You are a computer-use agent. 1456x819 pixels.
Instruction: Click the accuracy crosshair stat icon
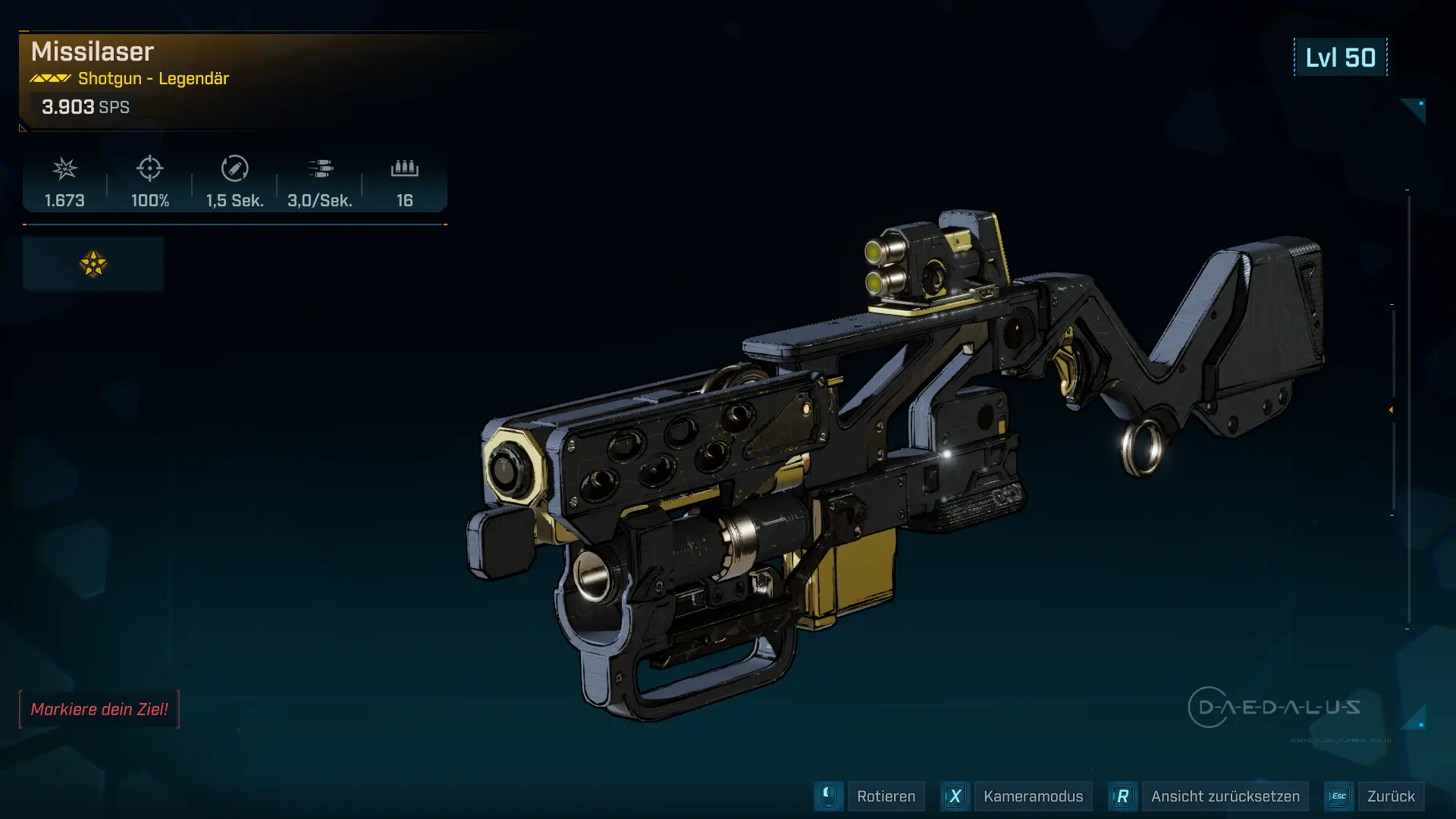coord(150,168)
